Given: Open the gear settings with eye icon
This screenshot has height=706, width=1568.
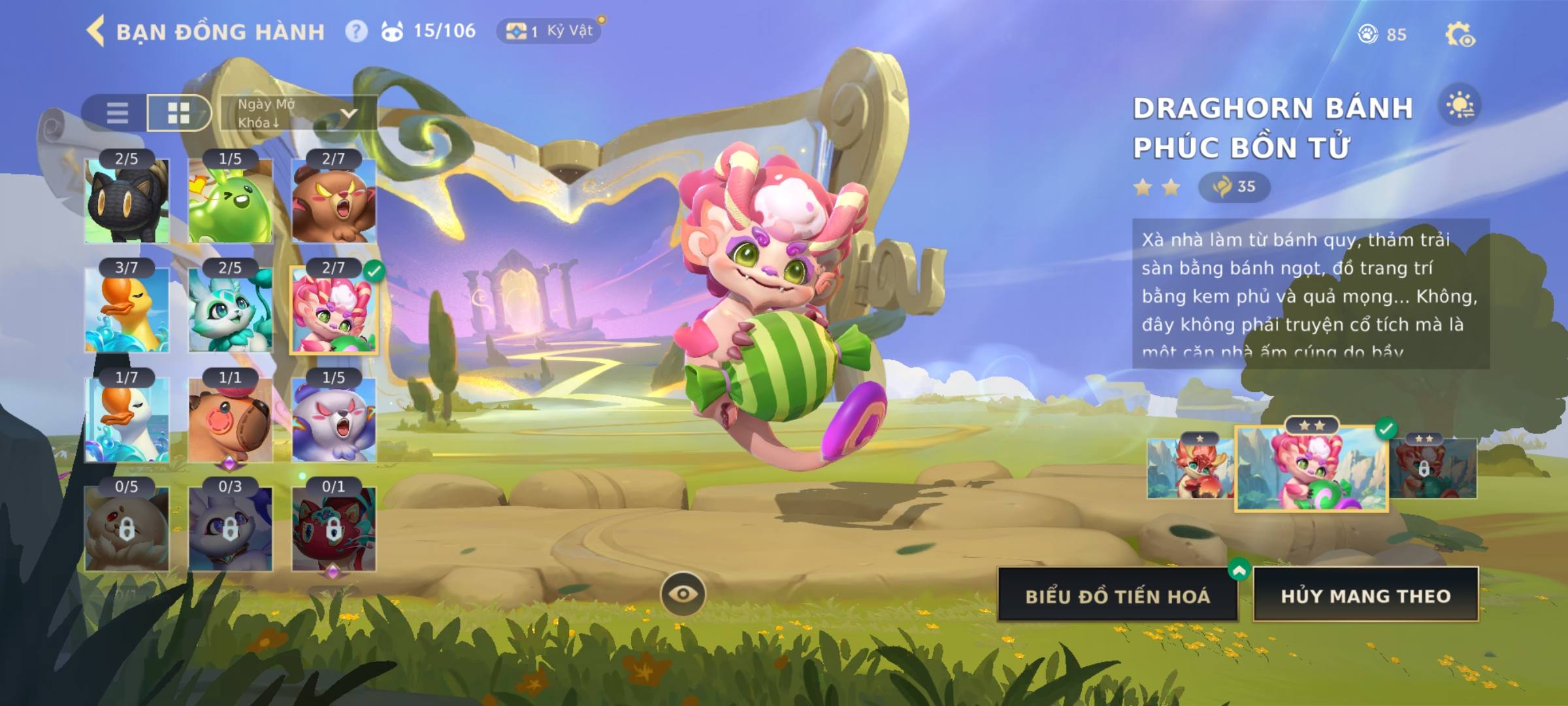Looking at the screenshot, I should point(1460,35).
